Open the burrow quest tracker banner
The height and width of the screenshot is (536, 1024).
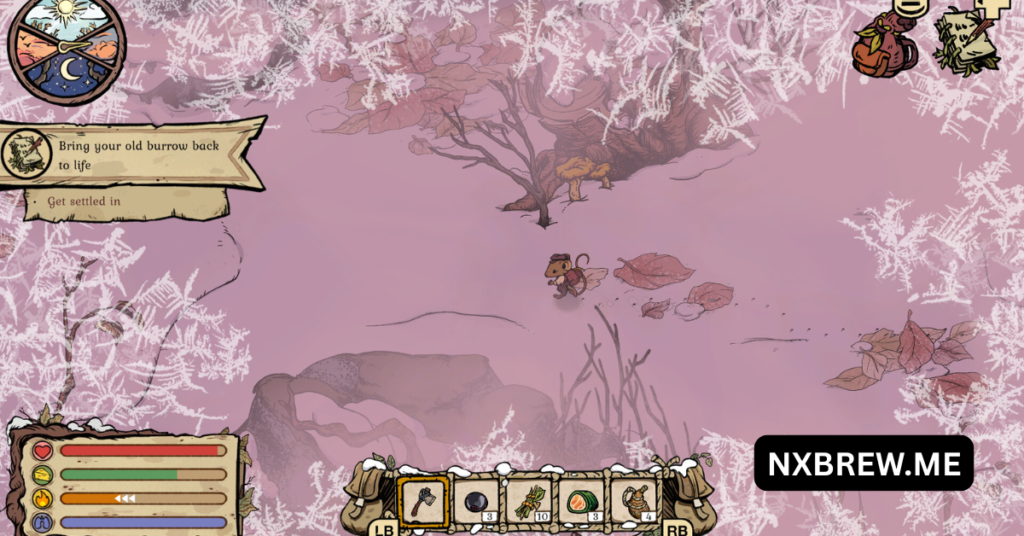(135, 154)
